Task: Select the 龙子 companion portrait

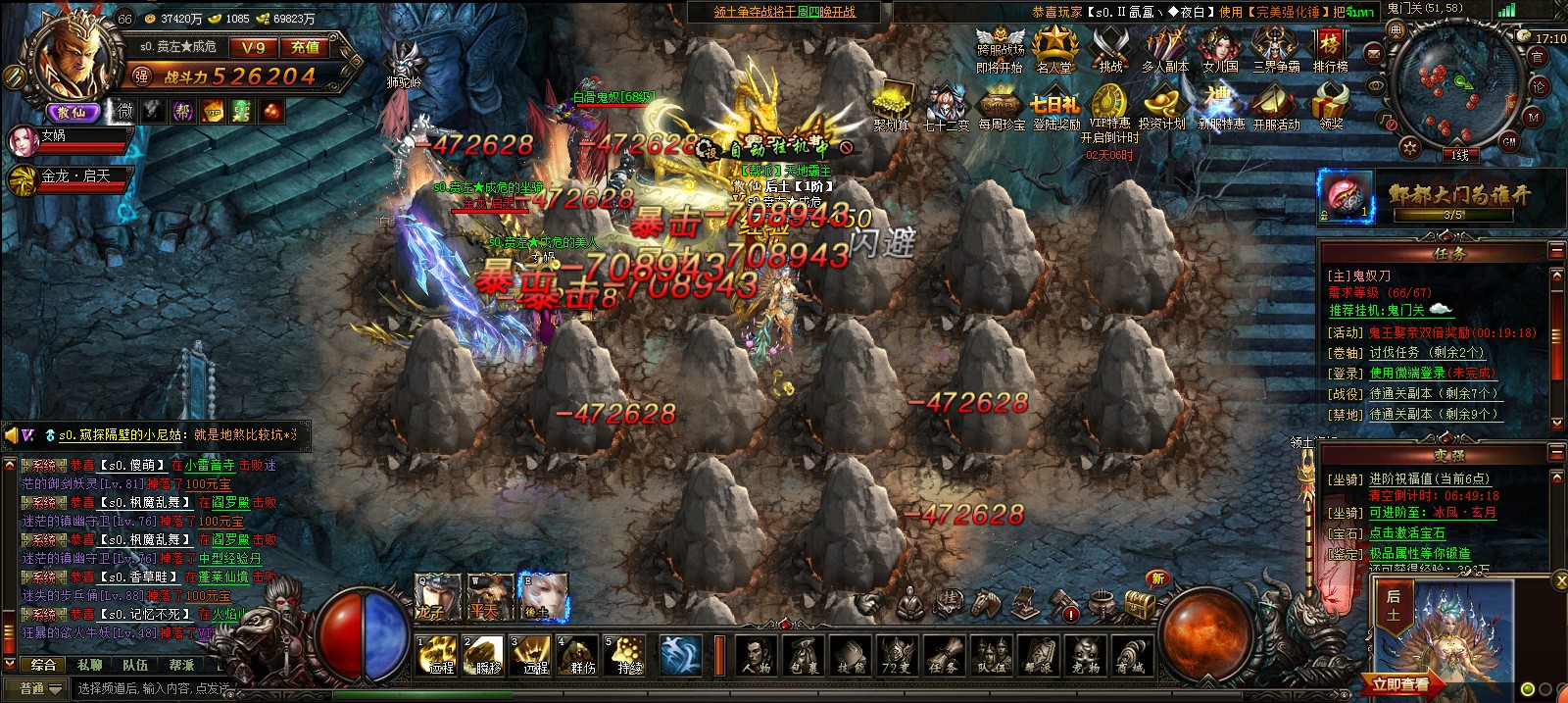Action: tap(436, 596)
